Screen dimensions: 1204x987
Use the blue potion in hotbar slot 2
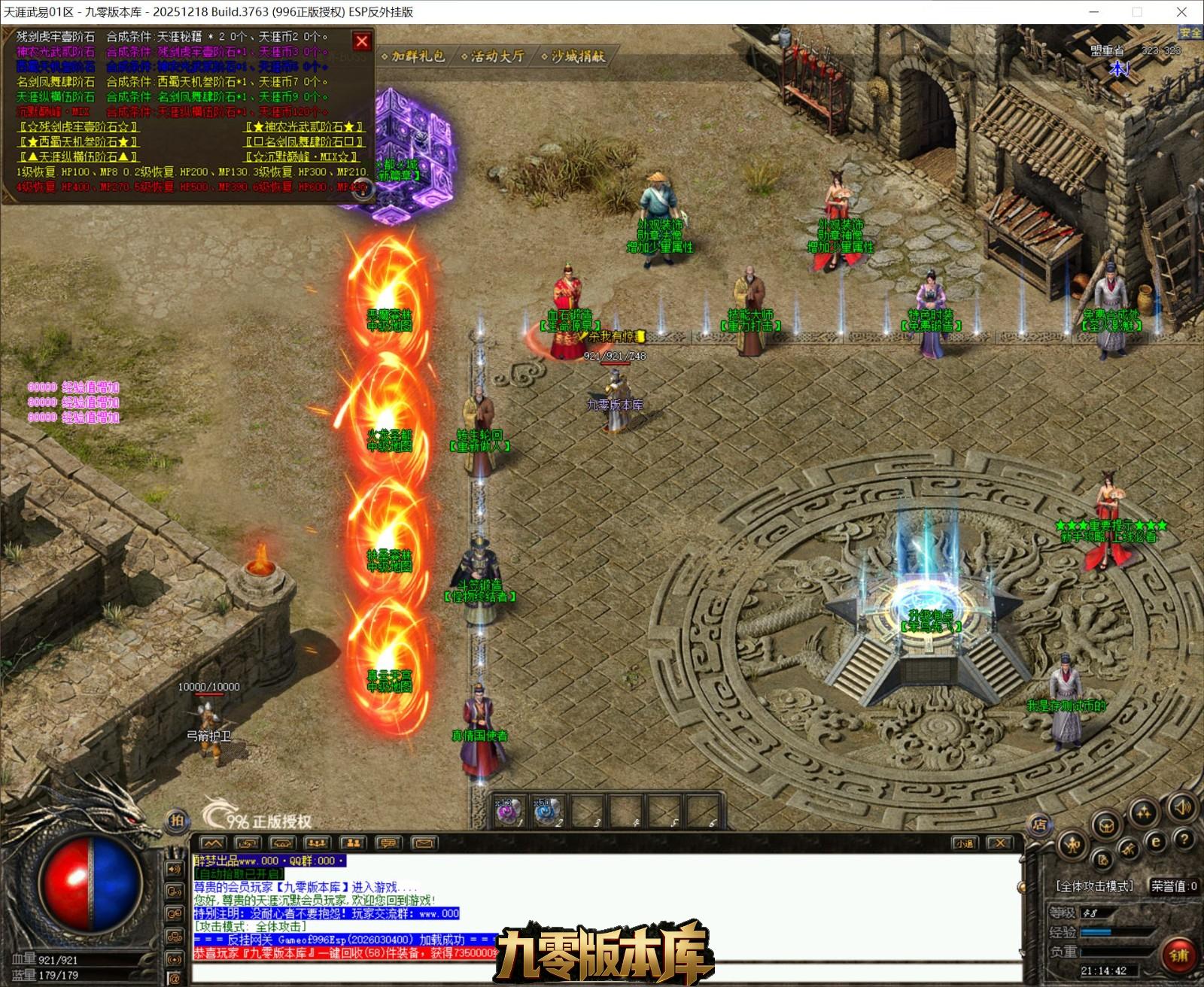click(x=548, y=812)
